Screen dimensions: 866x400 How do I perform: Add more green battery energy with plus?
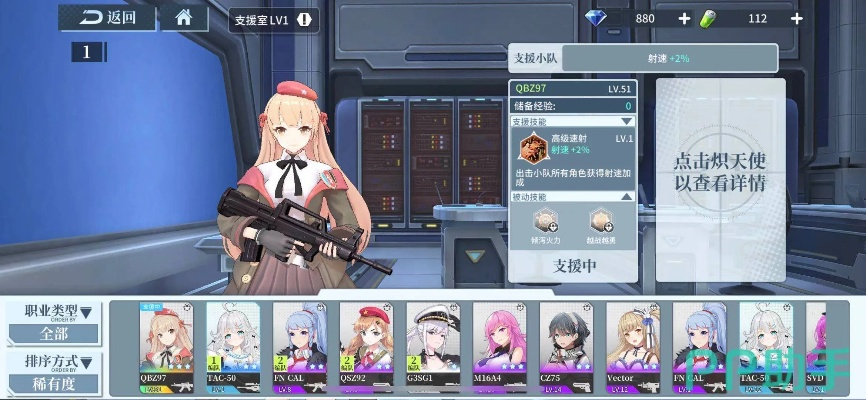[x=796, y=18]
